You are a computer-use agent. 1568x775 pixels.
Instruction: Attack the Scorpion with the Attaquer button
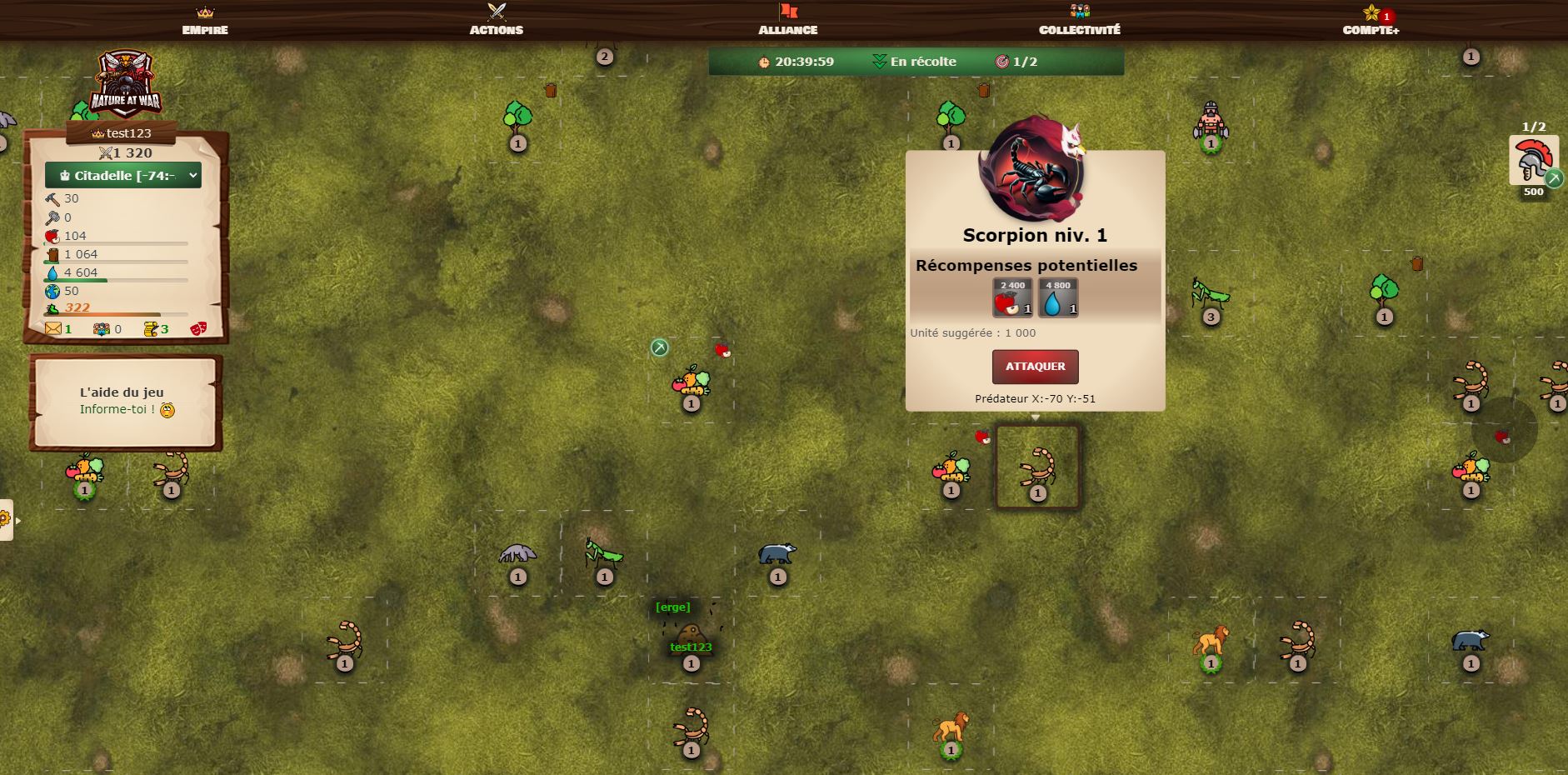coord(1035,367)
